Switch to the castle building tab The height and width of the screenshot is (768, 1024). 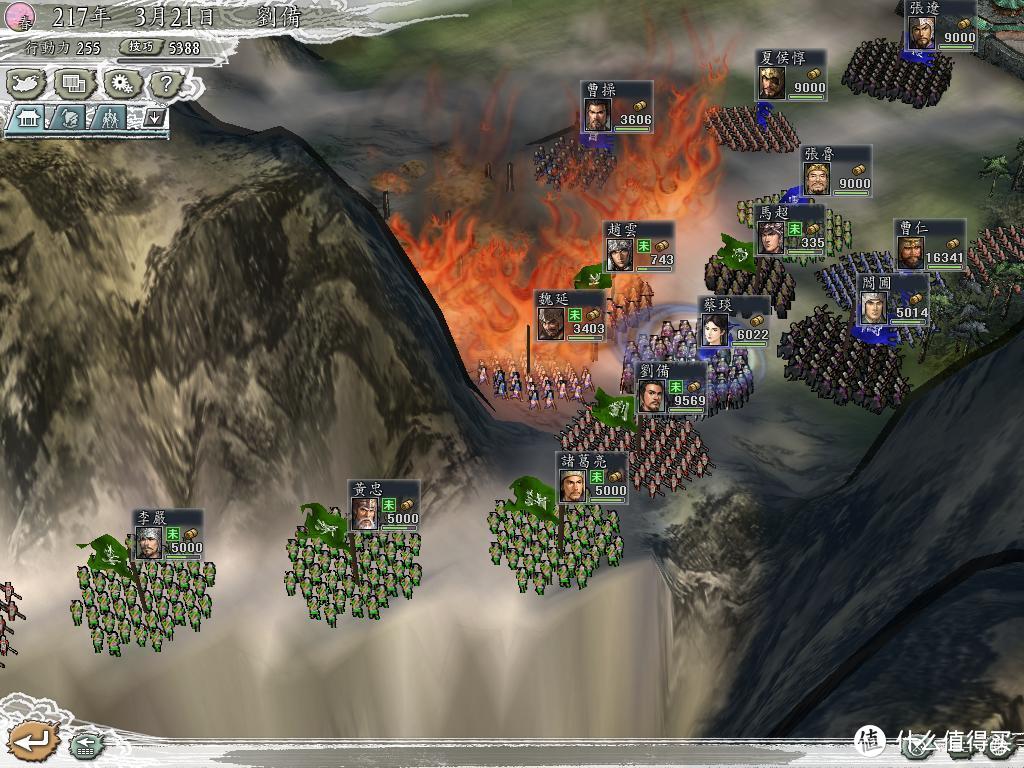[27, 118]
